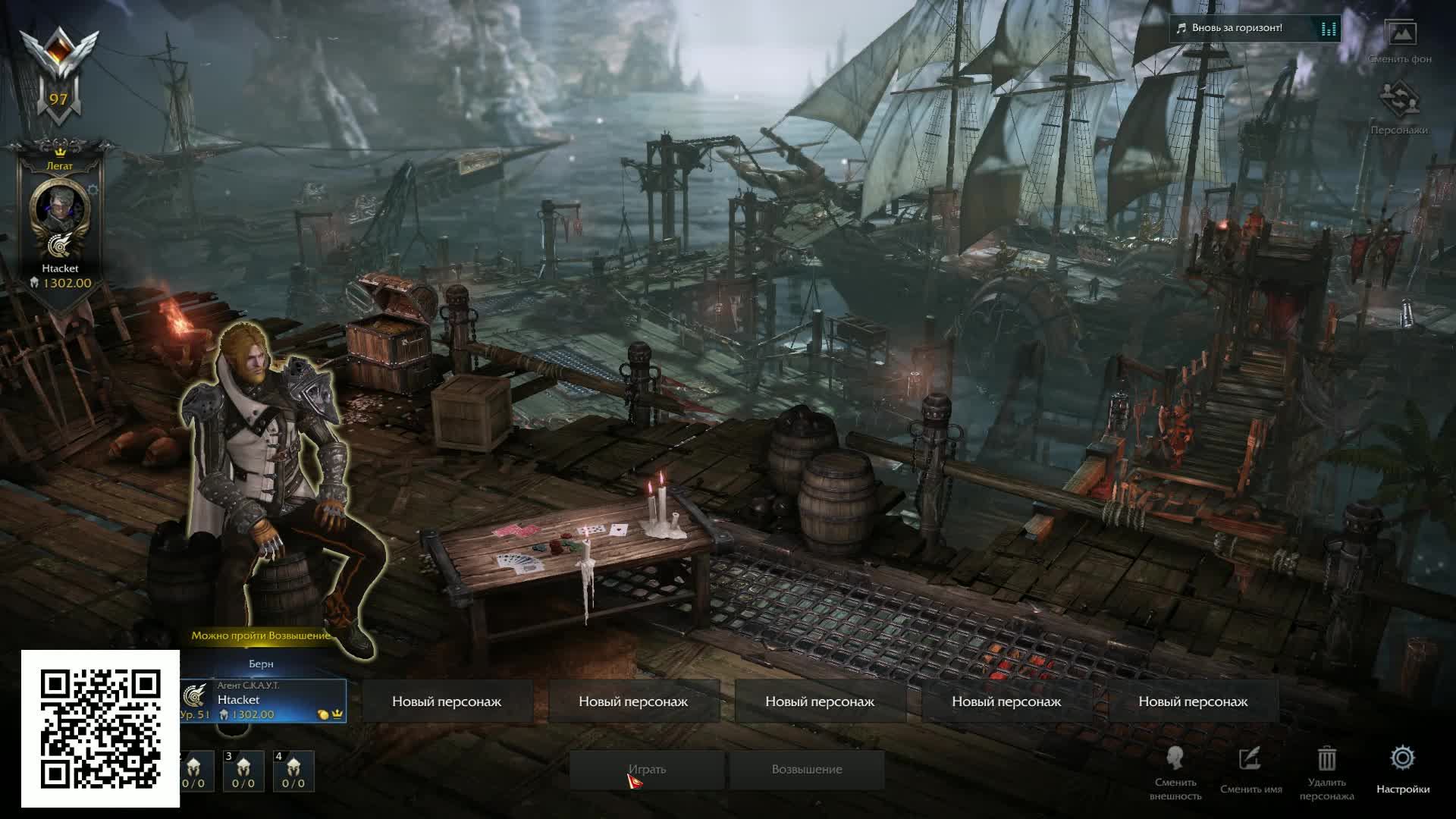The width and height of the screenshot is (1456, 819).
Task: Select the Htacket character slot
Action: click(262, 701)
